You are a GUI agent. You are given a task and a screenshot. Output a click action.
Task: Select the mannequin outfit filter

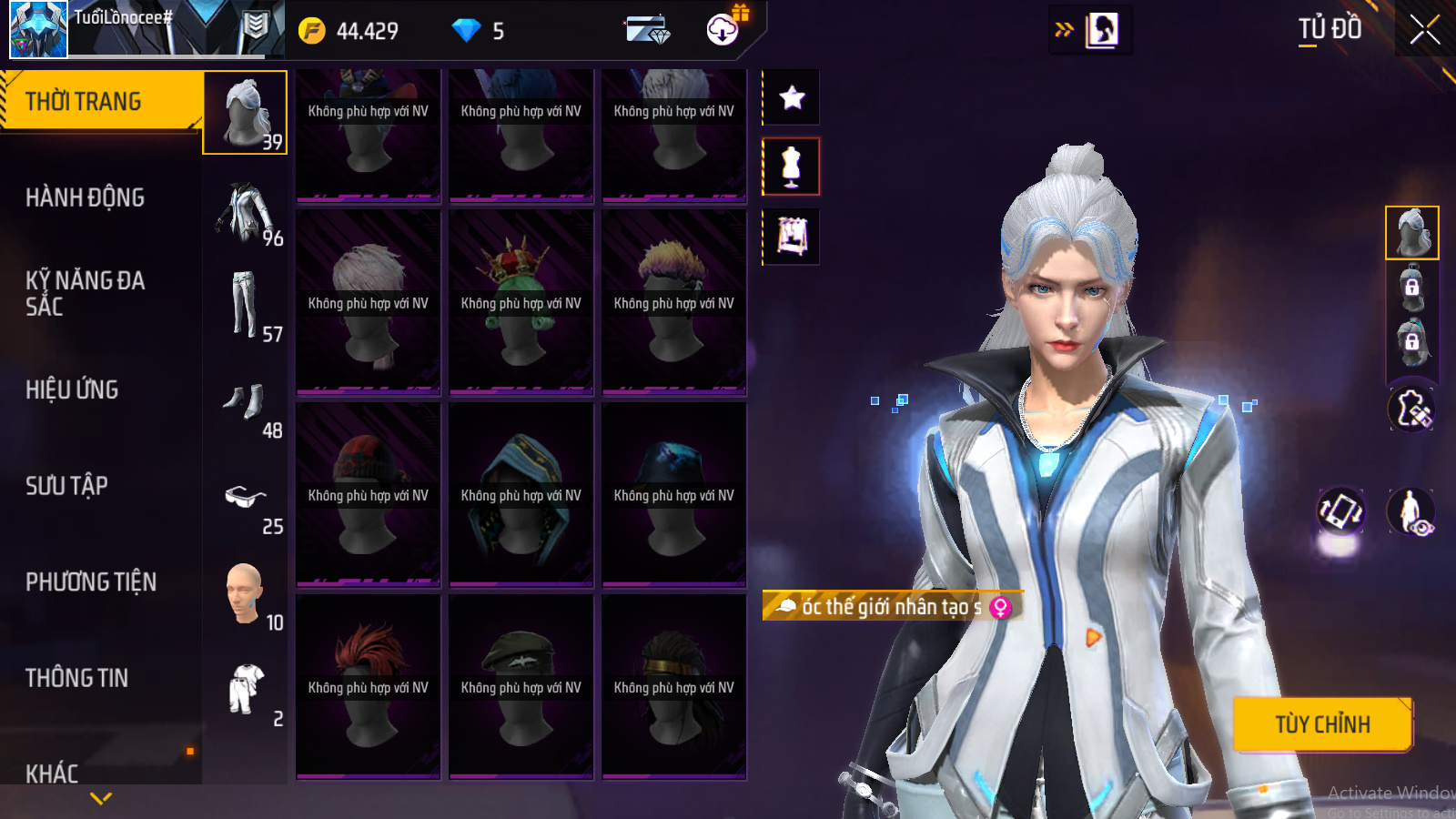[792, 167]
